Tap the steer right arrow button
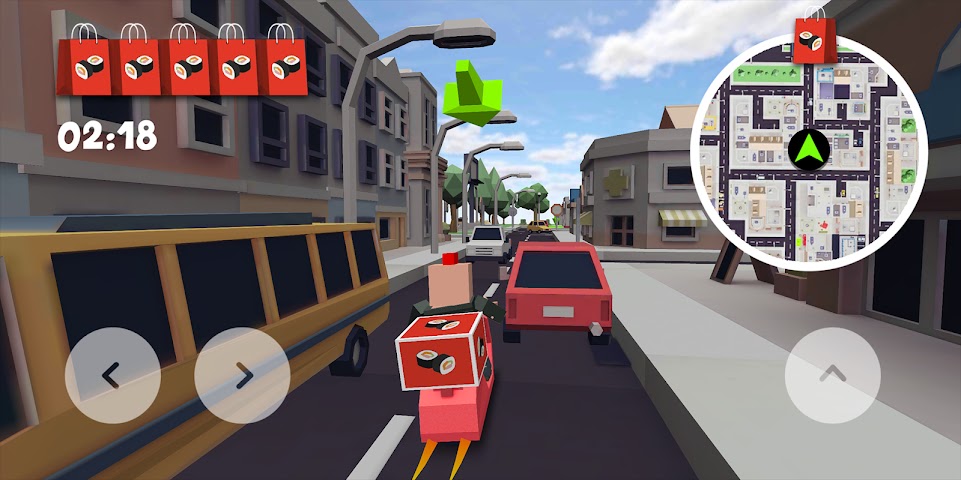This screenshot has height=480, width=961. tap(242, 375)
